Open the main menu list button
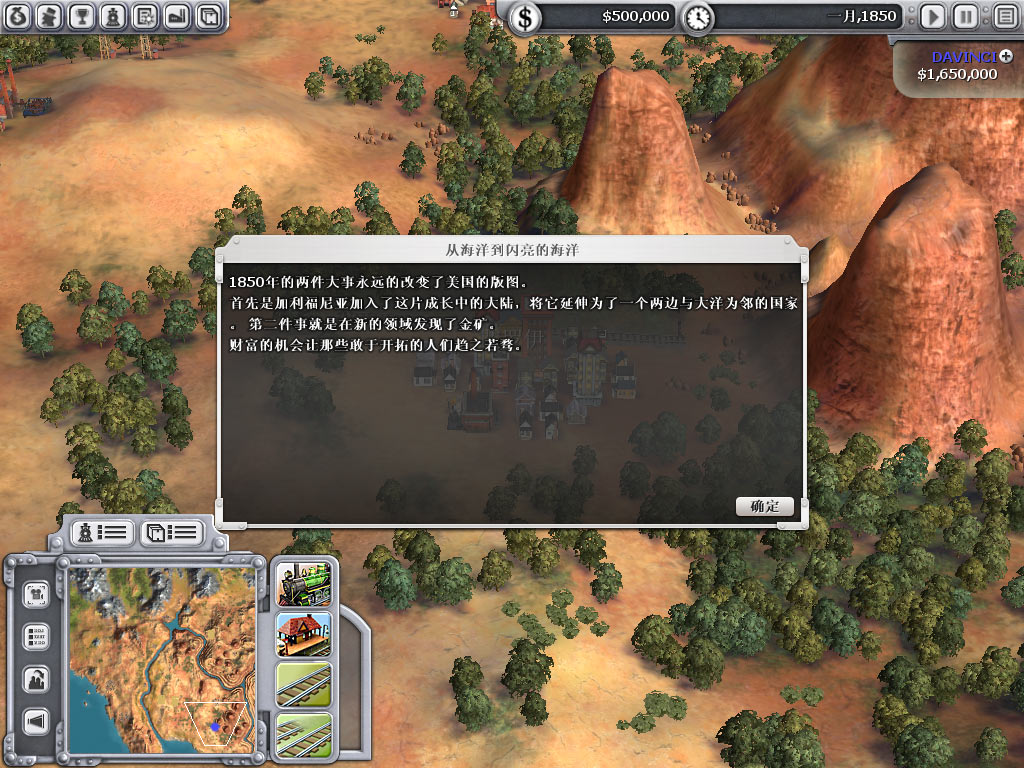 (x=1005, y=16)
